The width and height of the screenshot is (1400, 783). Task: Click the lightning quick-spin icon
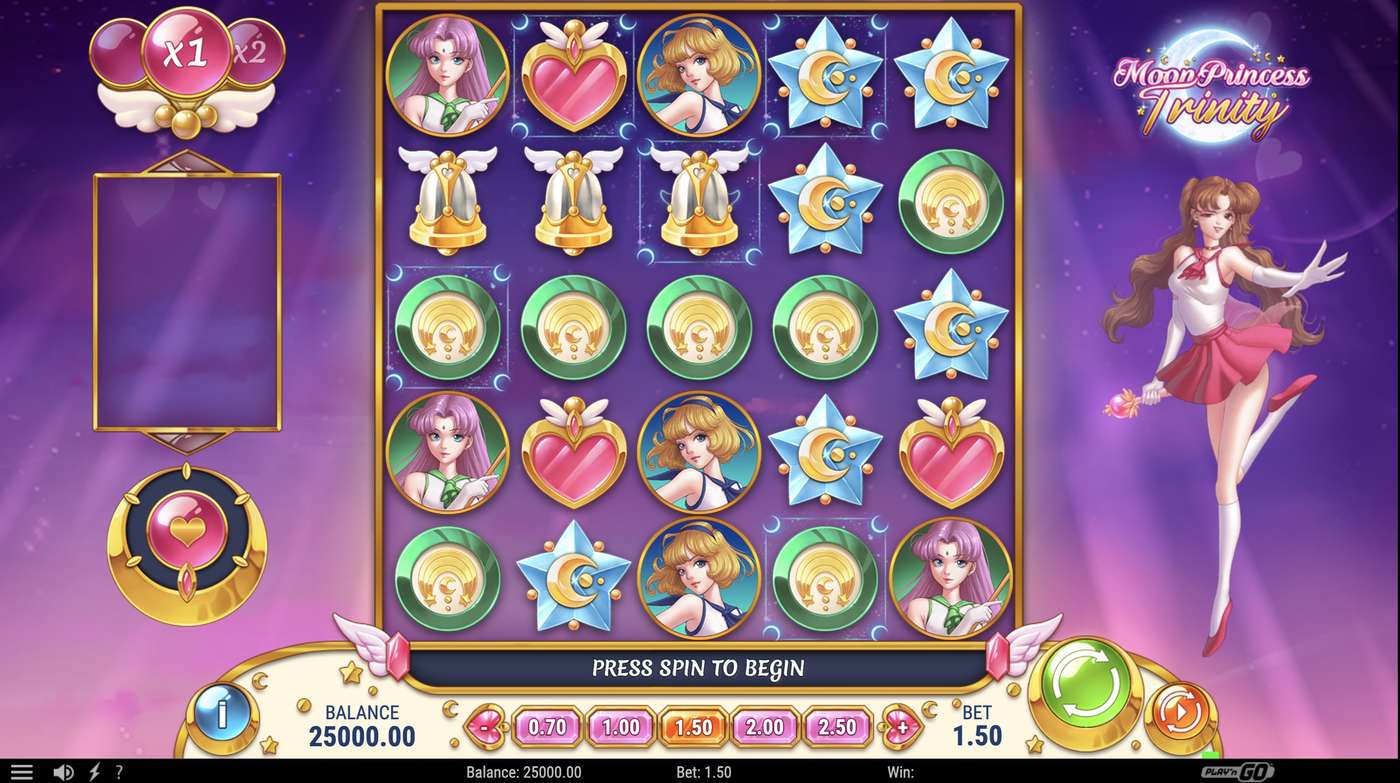[x=93, y=771]
